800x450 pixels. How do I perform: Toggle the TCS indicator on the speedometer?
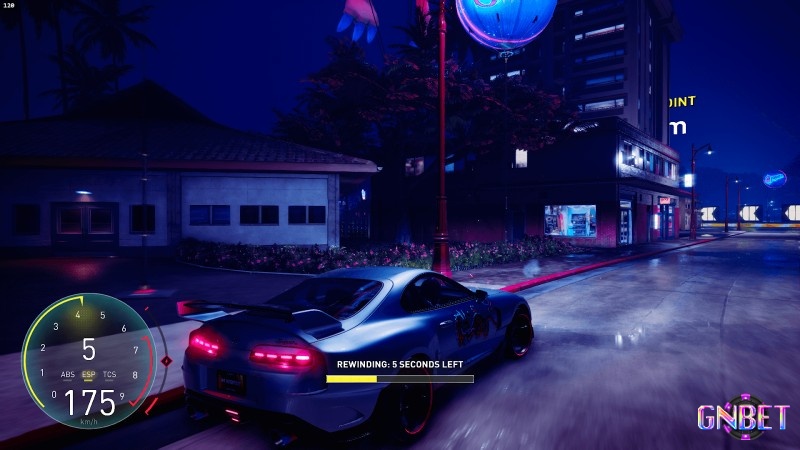pos(109,375)
